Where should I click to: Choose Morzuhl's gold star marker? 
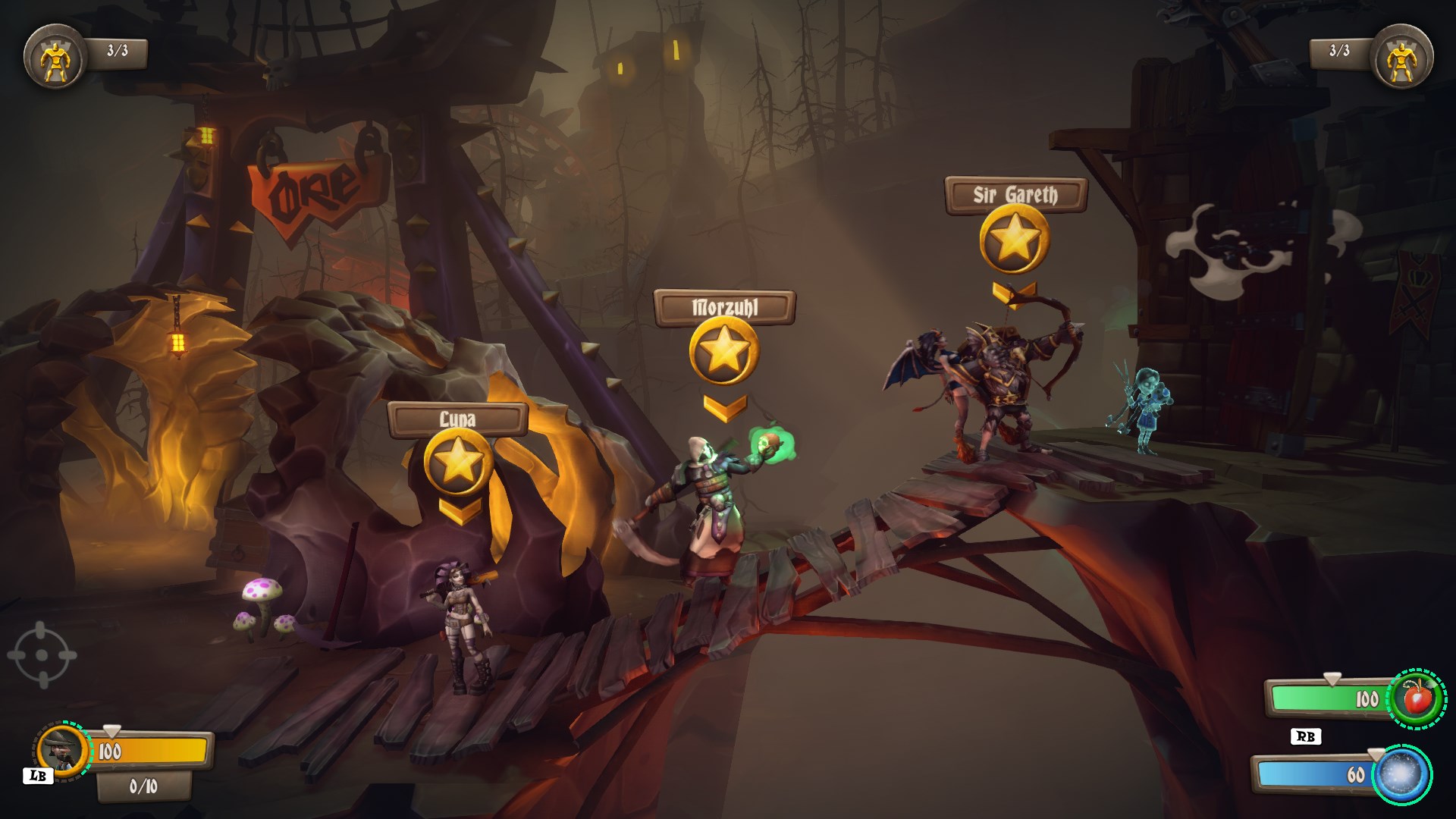(724, 350)
